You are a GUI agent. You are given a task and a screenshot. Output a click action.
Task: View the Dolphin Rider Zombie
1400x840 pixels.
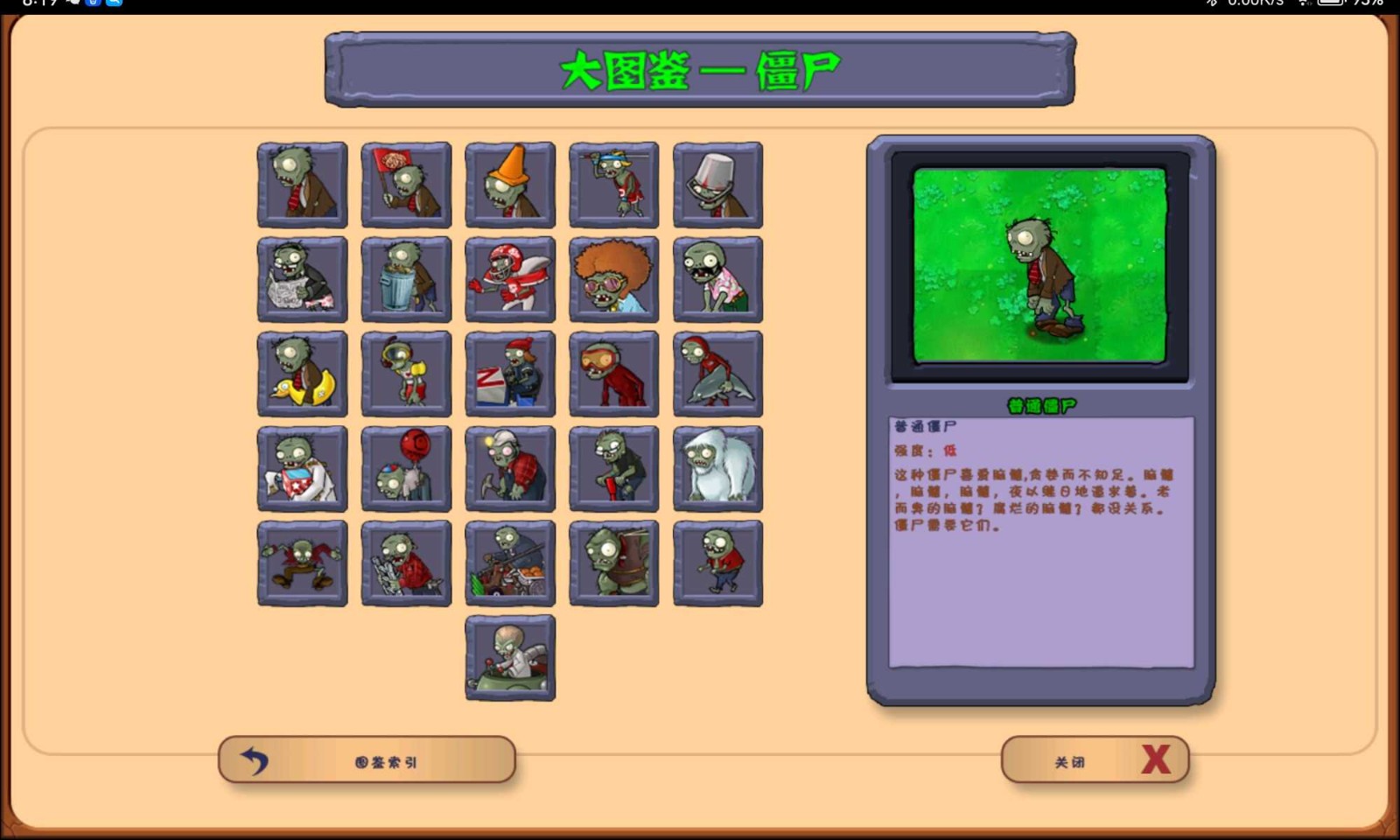click(717, 374)
